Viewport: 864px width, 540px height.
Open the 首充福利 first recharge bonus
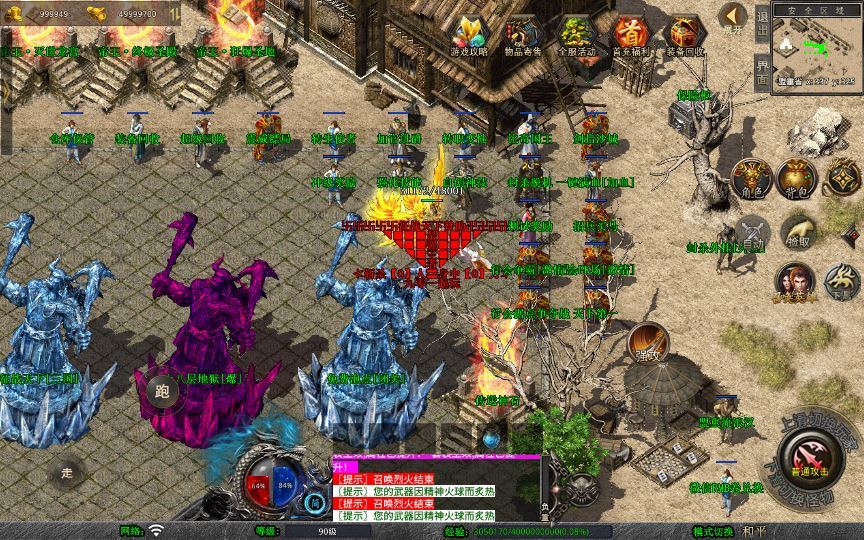pos(630,35)
